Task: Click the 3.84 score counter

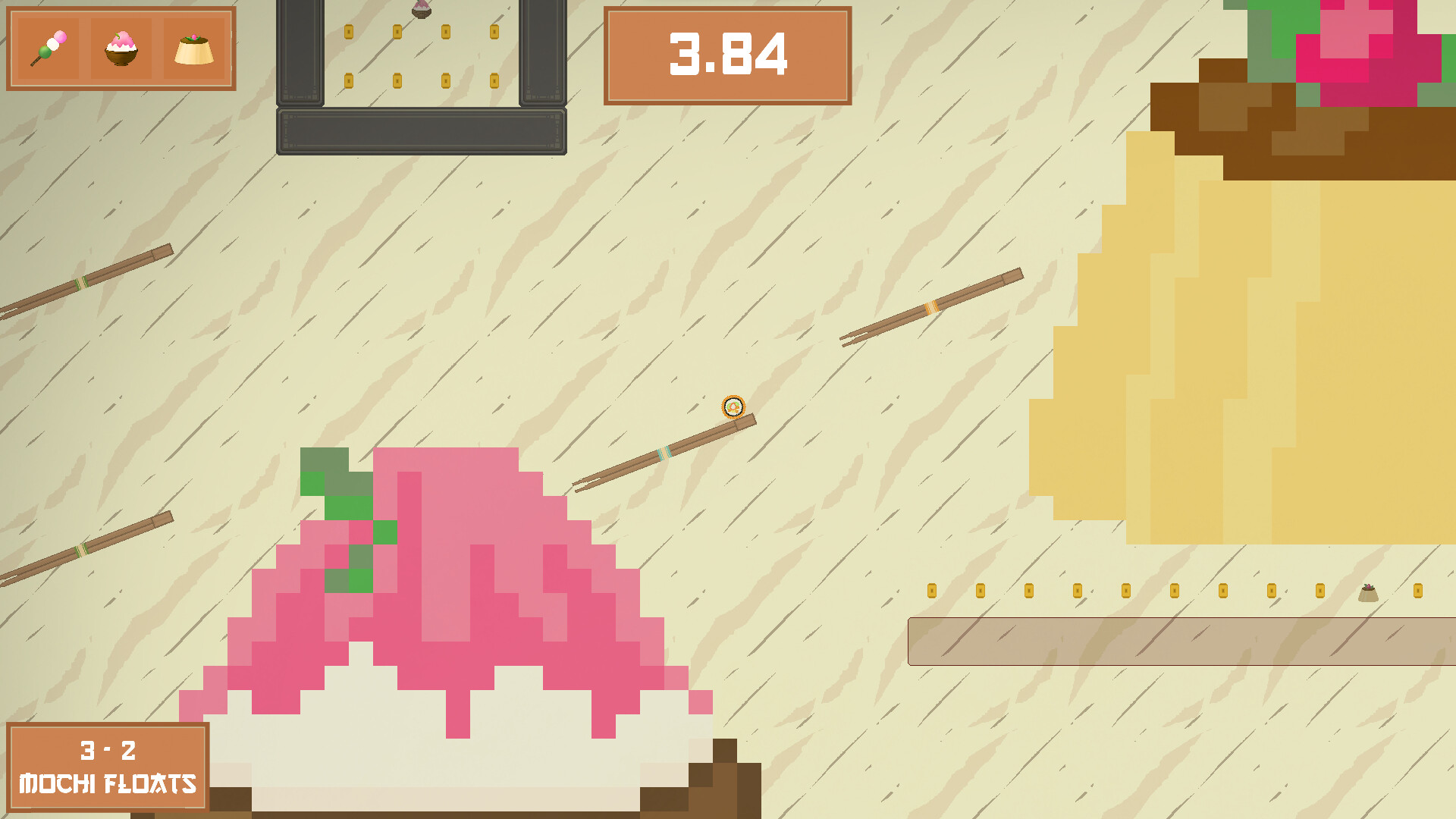Action: [728, 55]
